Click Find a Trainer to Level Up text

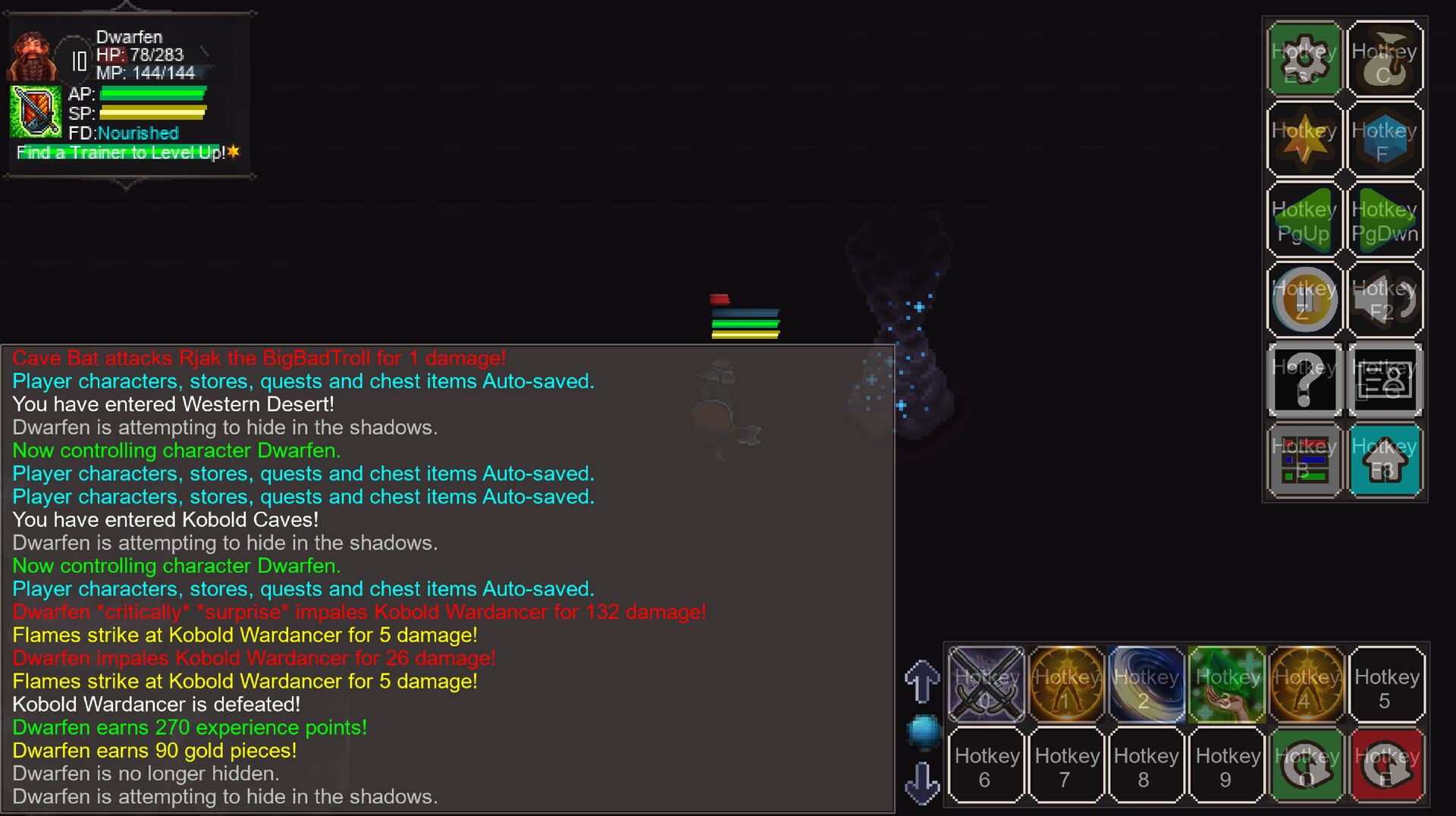point(121,152)
